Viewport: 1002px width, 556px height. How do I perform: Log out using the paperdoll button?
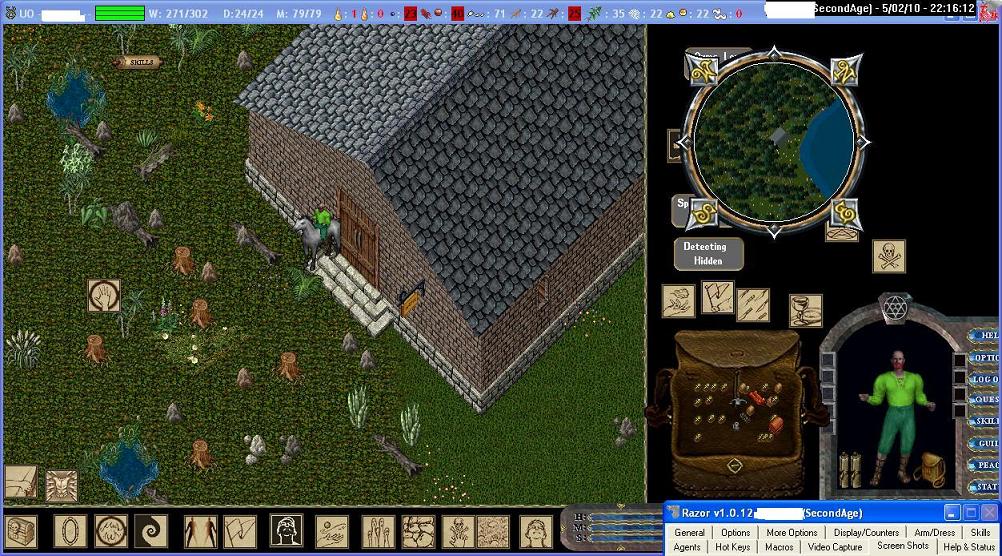click(x=986, y=380)
